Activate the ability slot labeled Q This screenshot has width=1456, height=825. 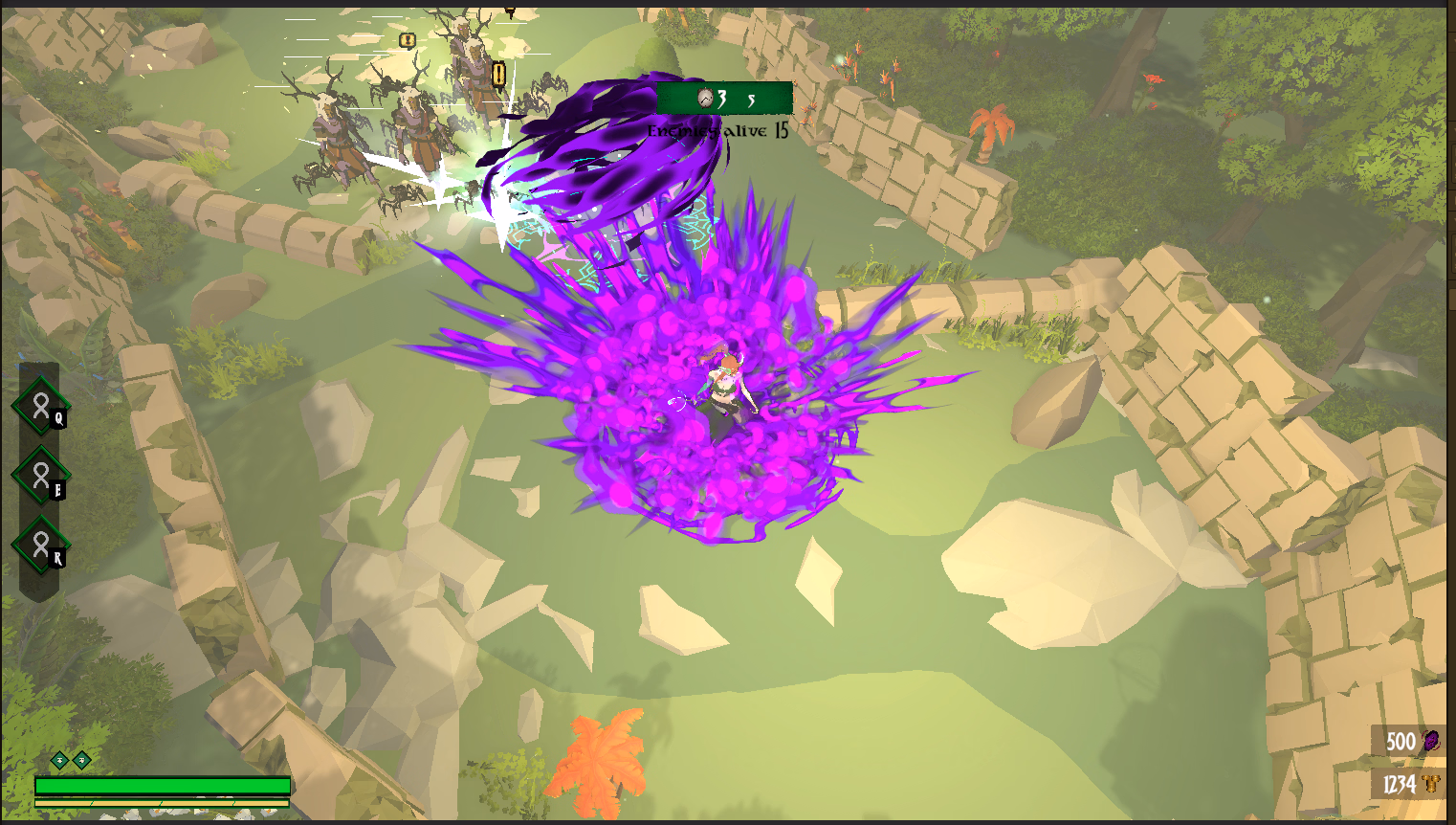(x=41, y=406)
